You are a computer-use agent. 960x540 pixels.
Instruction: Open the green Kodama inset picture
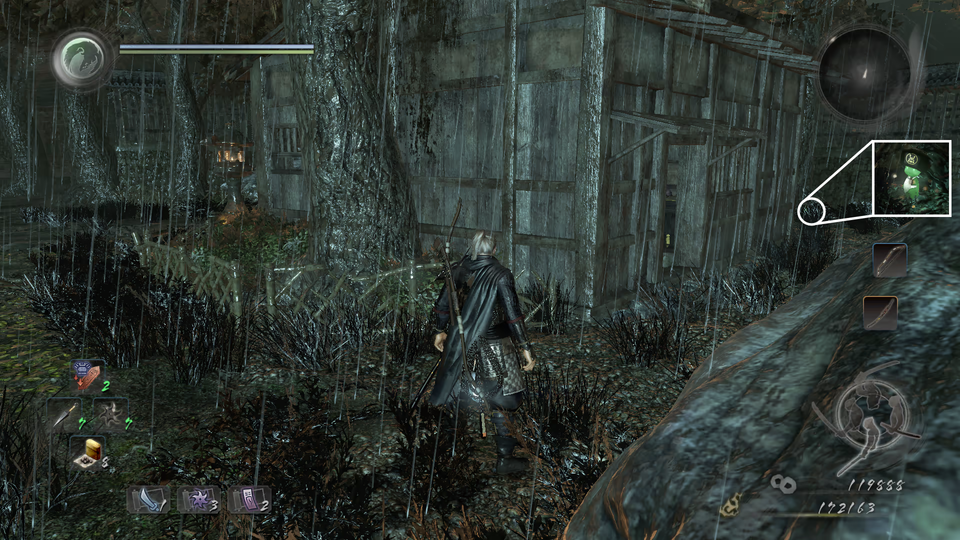coord(911,178)
